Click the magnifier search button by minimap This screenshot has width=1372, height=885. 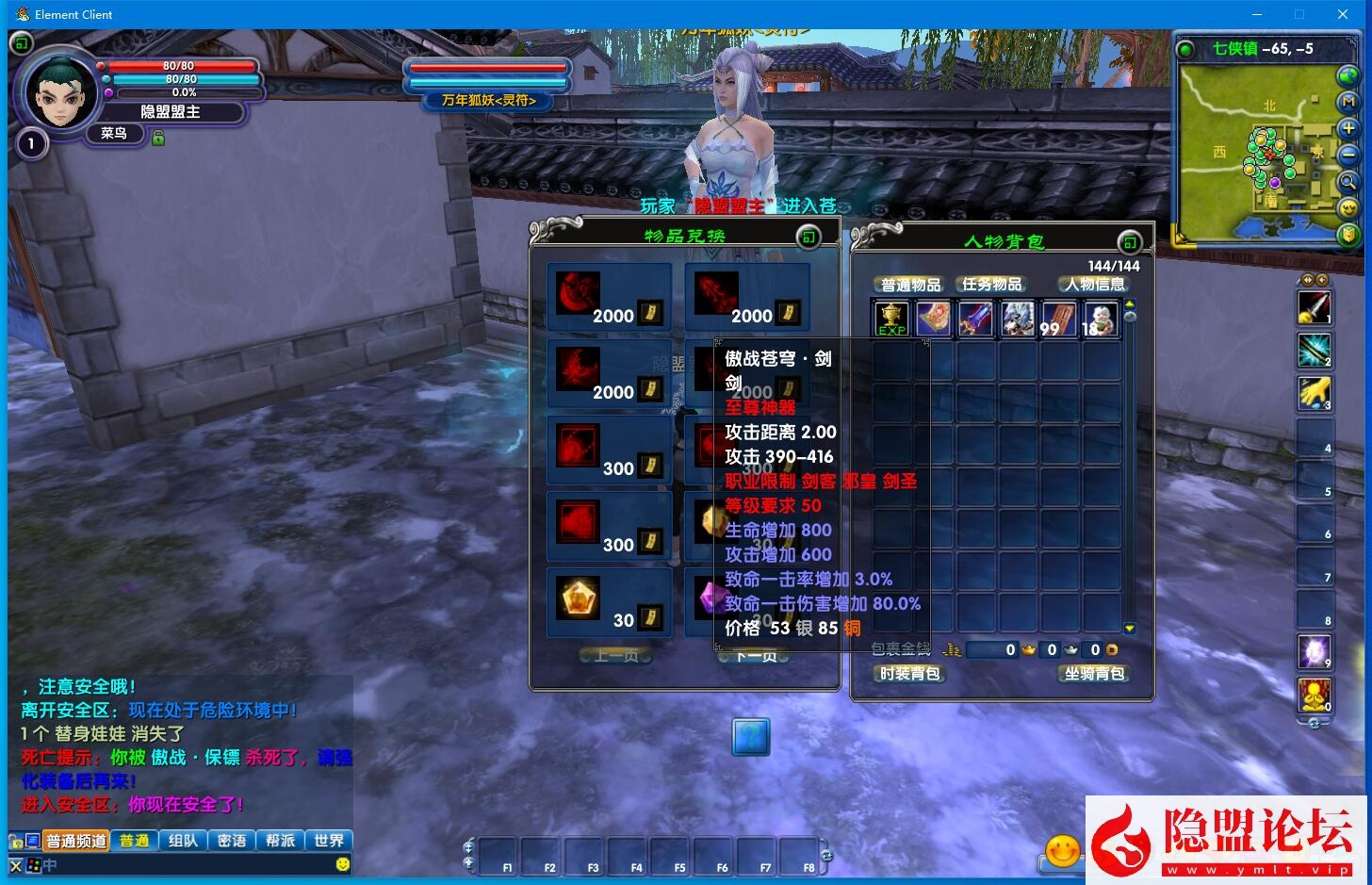(x=1348, y=181)
